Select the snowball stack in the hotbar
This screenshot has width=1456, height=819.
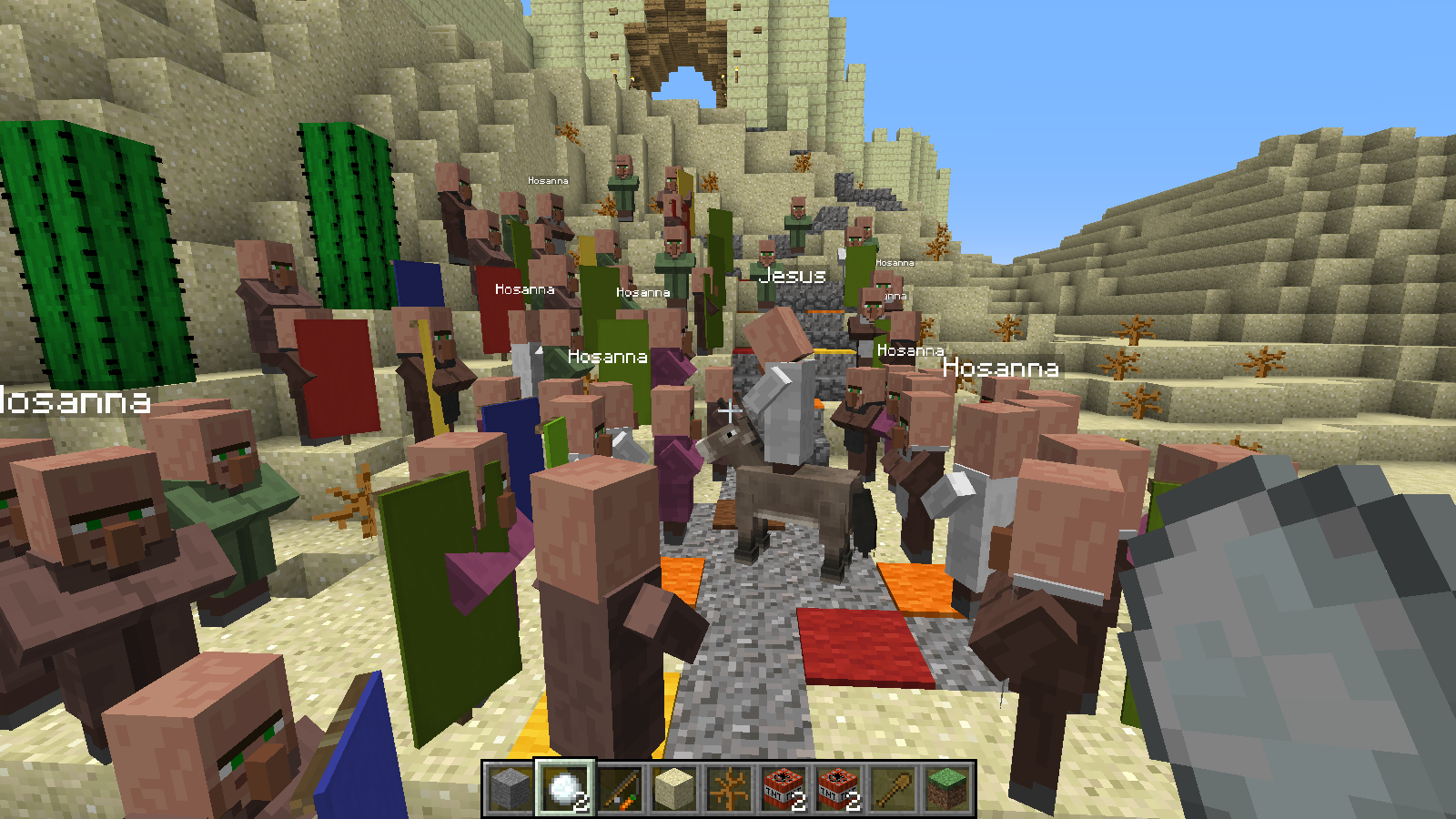[x=564, y=788]
